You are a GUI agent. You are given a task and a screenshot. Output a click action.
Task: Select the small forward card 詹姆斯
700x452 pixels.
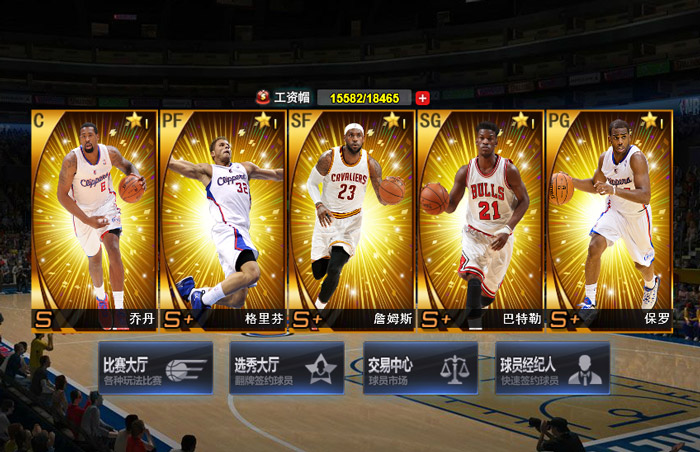pyautogui.click(x=351, y=220)
